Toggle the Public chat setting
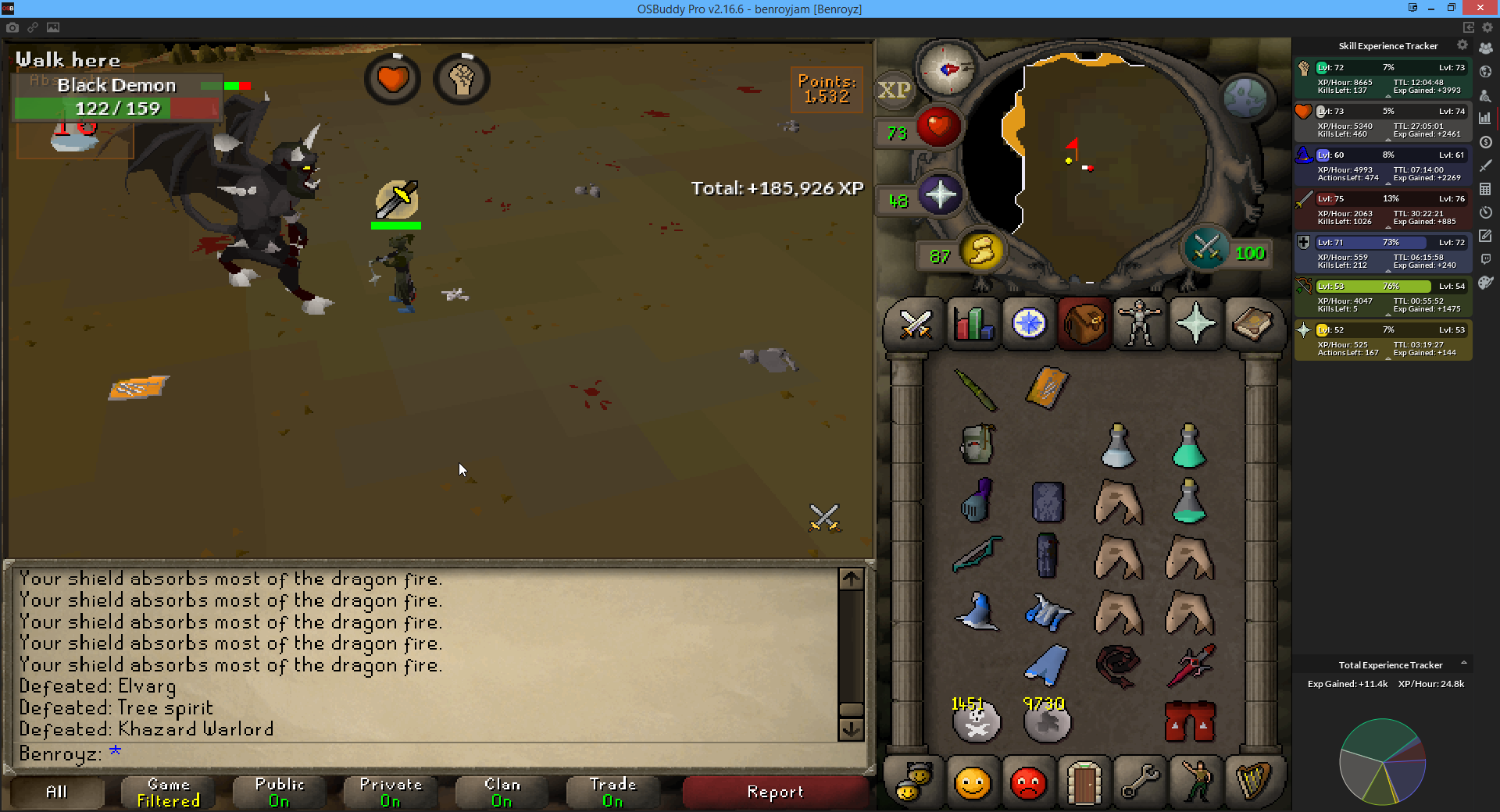The height and width of the screenshot is (812, 1500). point(279,792)
